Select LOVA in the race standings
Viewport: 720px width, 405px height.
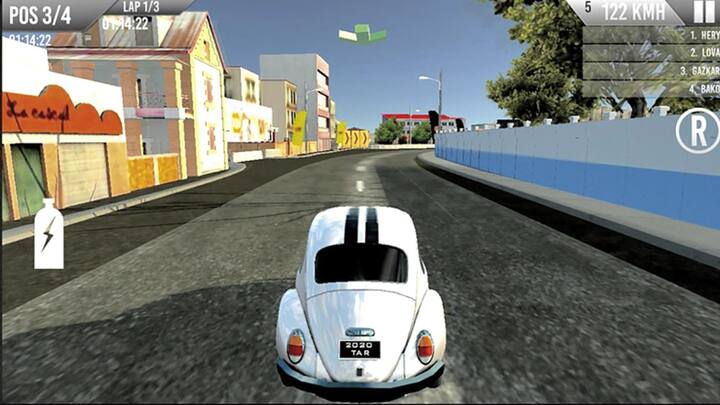(651, 52)
